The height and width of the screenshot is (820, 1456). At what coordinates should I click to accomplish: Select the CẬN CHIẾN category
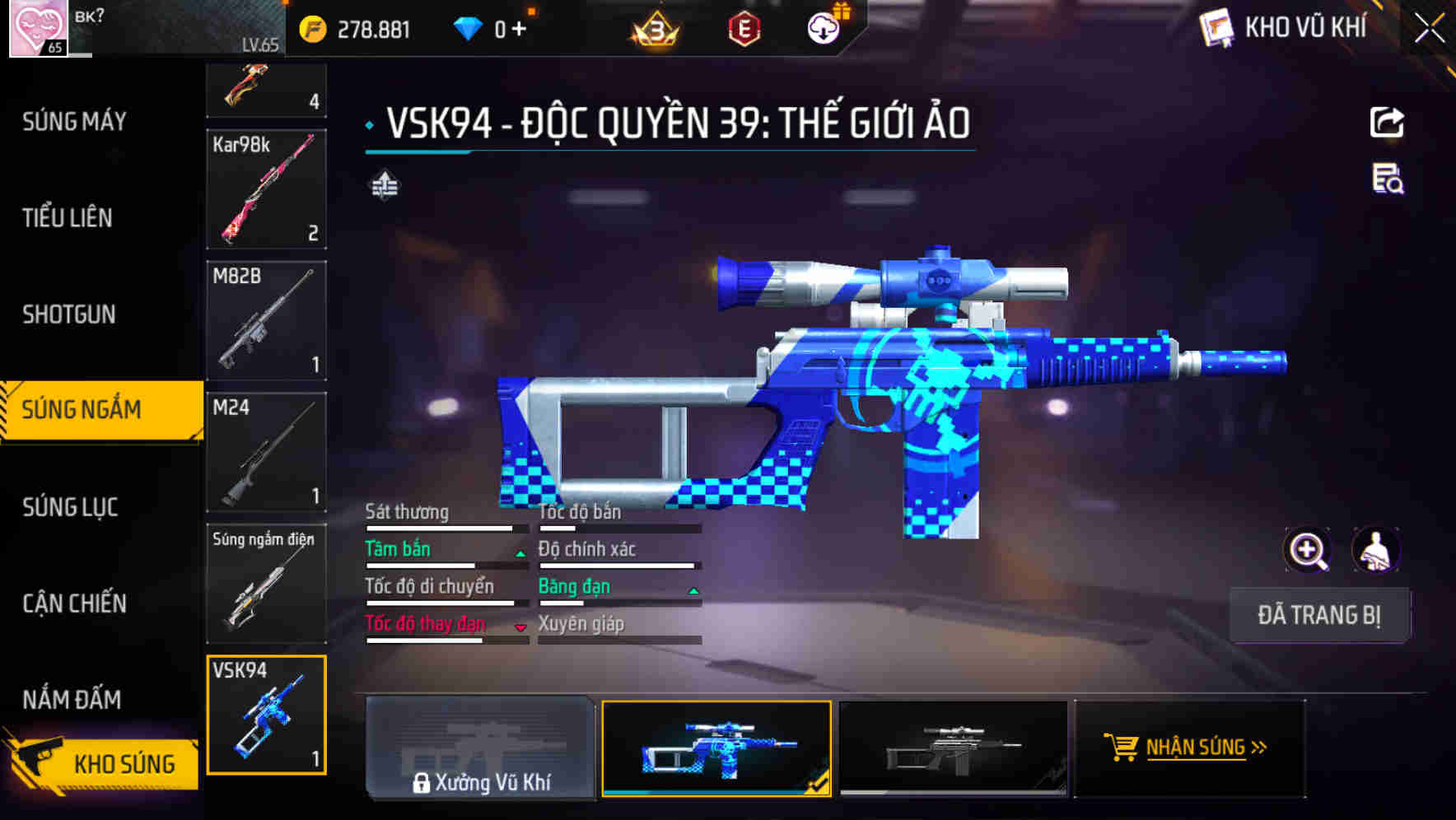74,603
